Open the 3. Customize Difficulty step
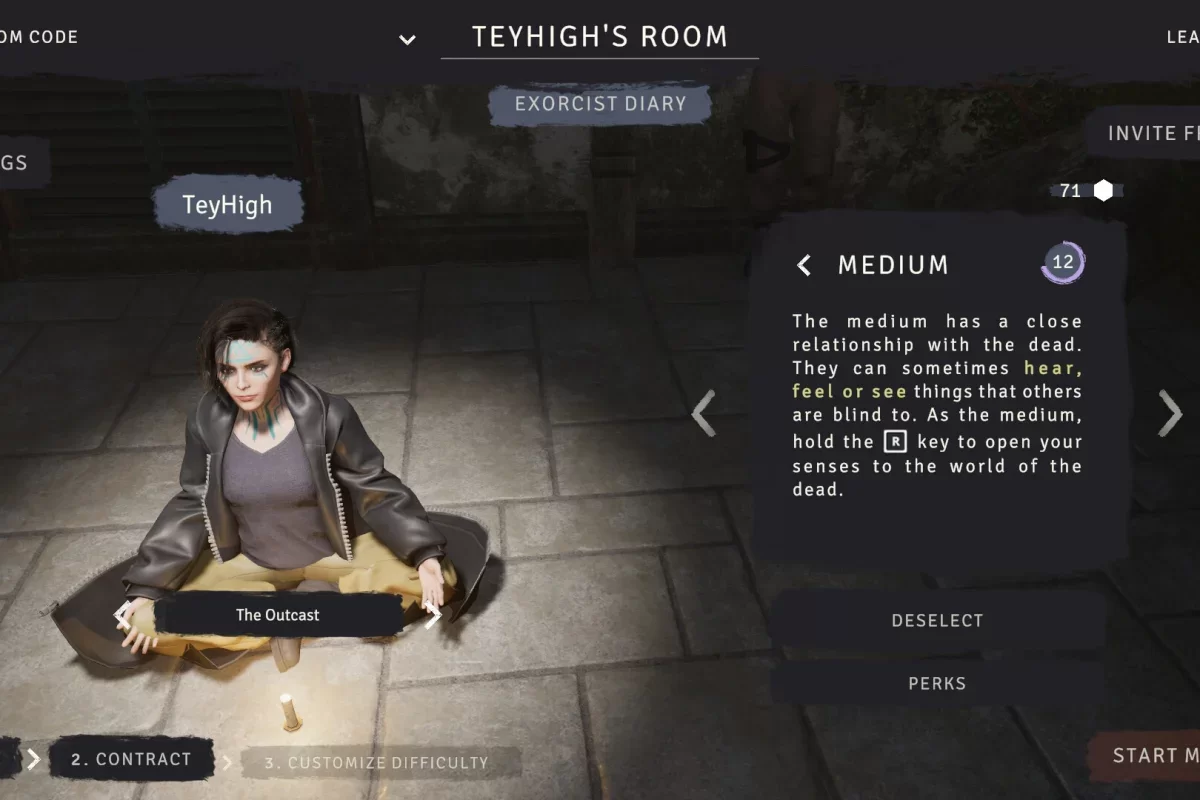 click(376, 763)
